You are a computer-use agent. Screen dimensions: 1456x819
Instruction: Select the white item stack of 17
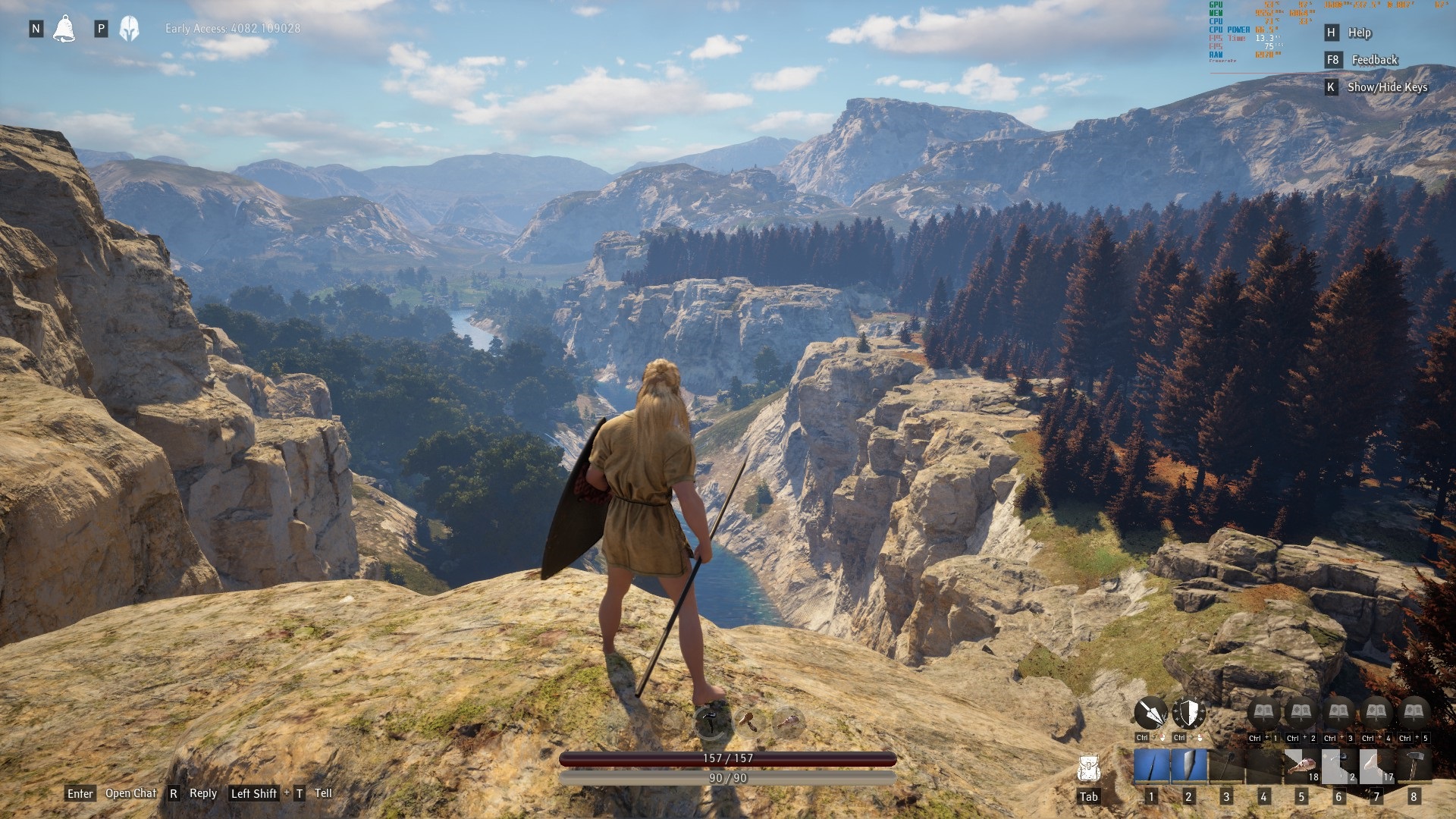(1376, 766)
